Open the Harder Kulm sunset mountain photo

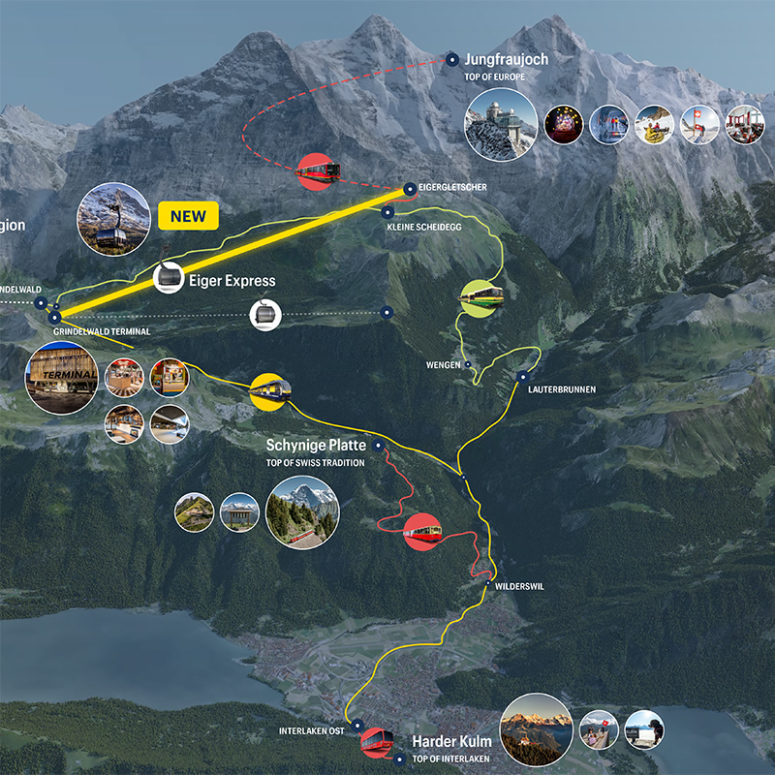(536, 729)
